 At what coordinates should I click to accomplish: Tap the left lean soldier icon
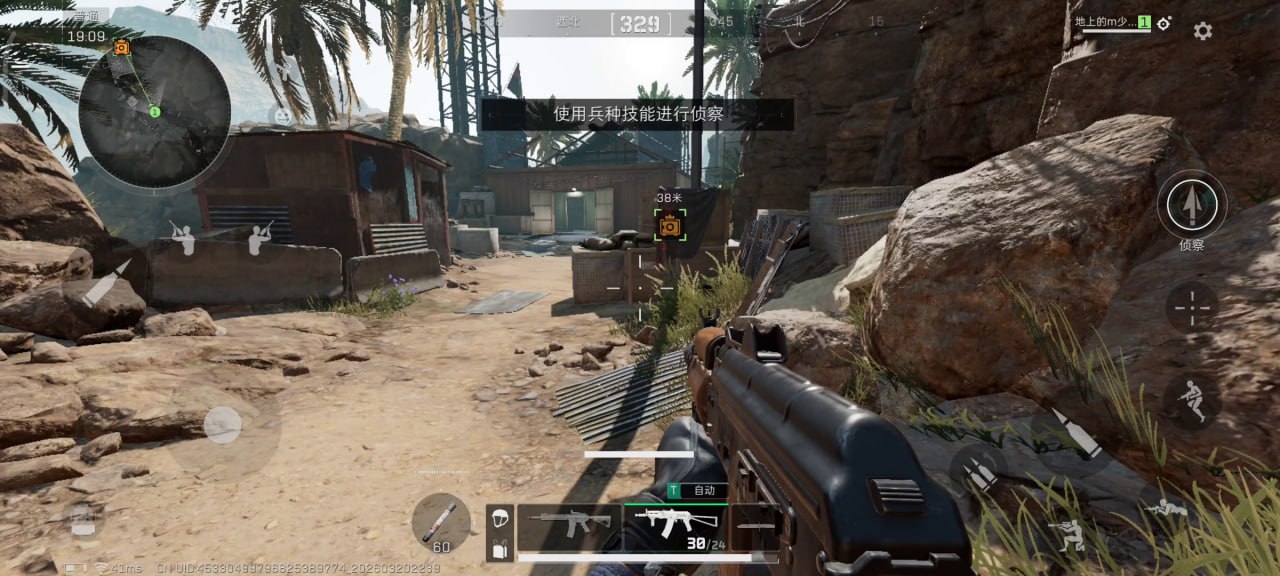pos(182,237)
